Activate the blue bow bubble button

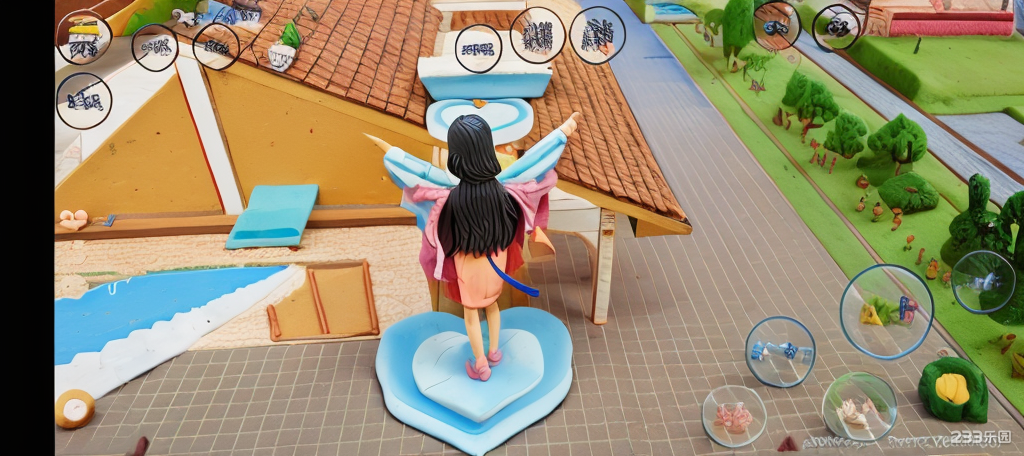coord(780,351)
